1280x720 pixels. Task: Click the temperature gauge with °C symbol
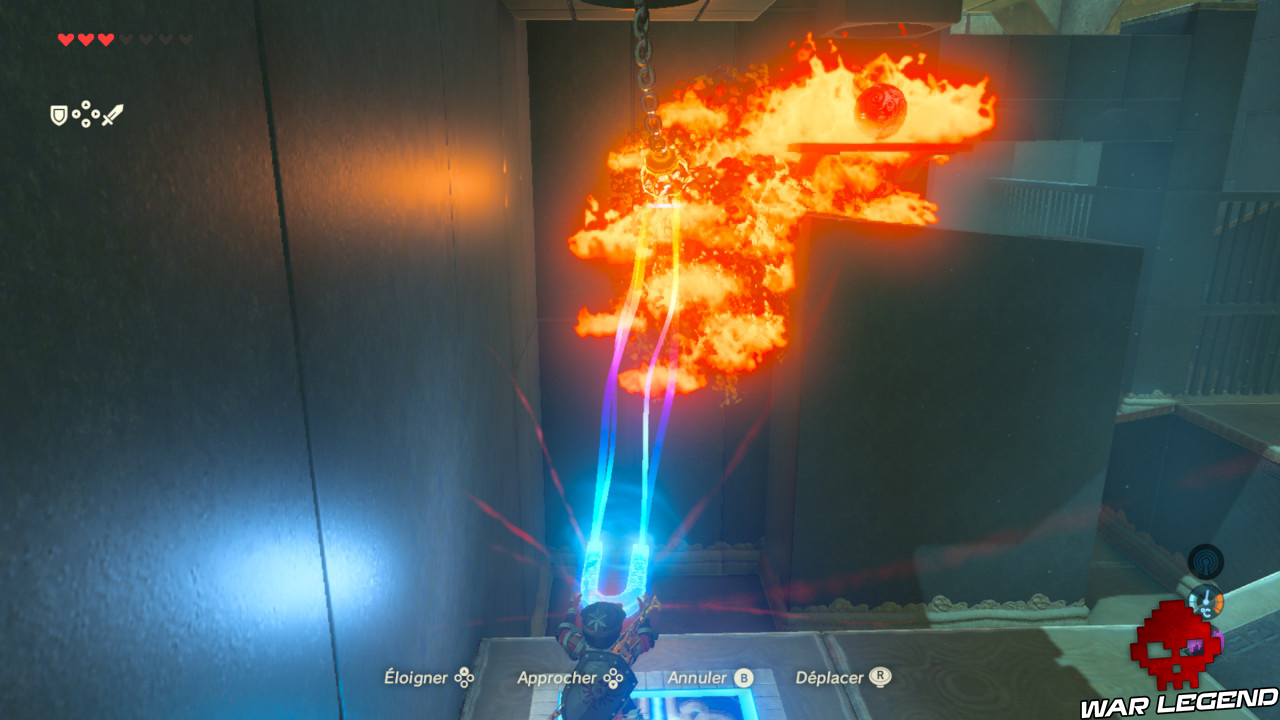coord(1206,600)
